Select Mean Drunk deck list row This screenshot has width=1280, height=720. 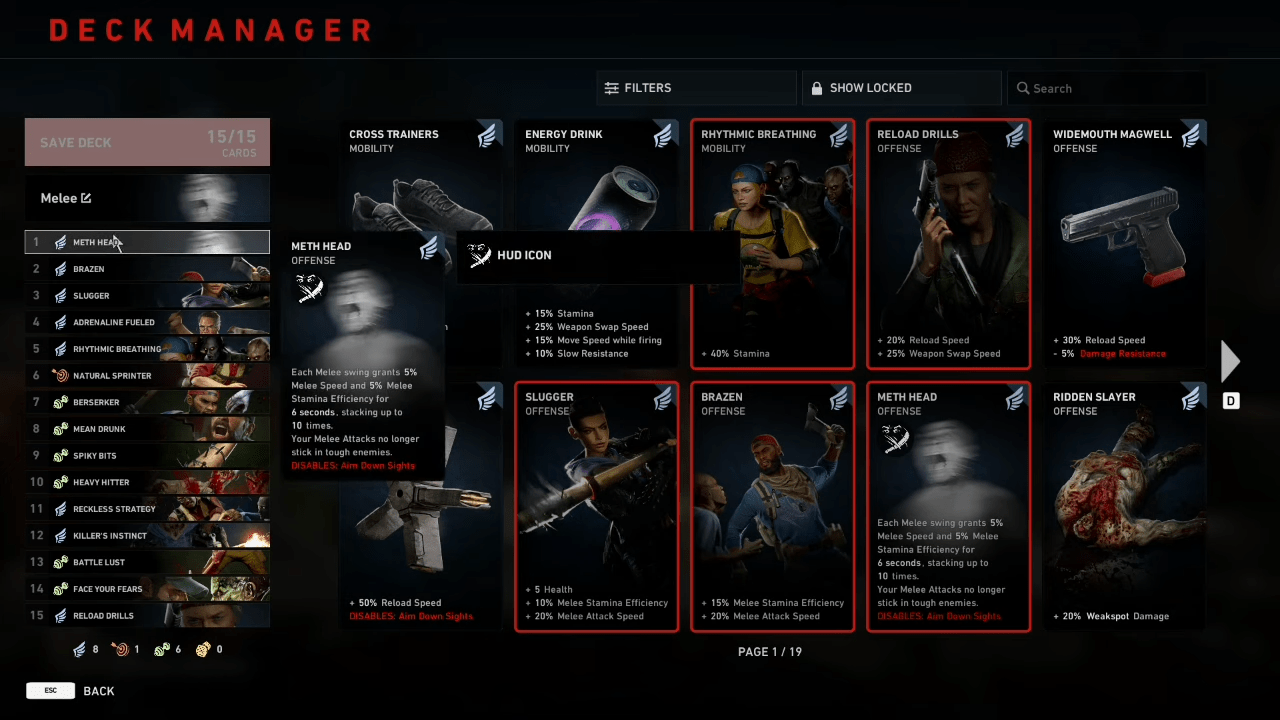(147, 429)
